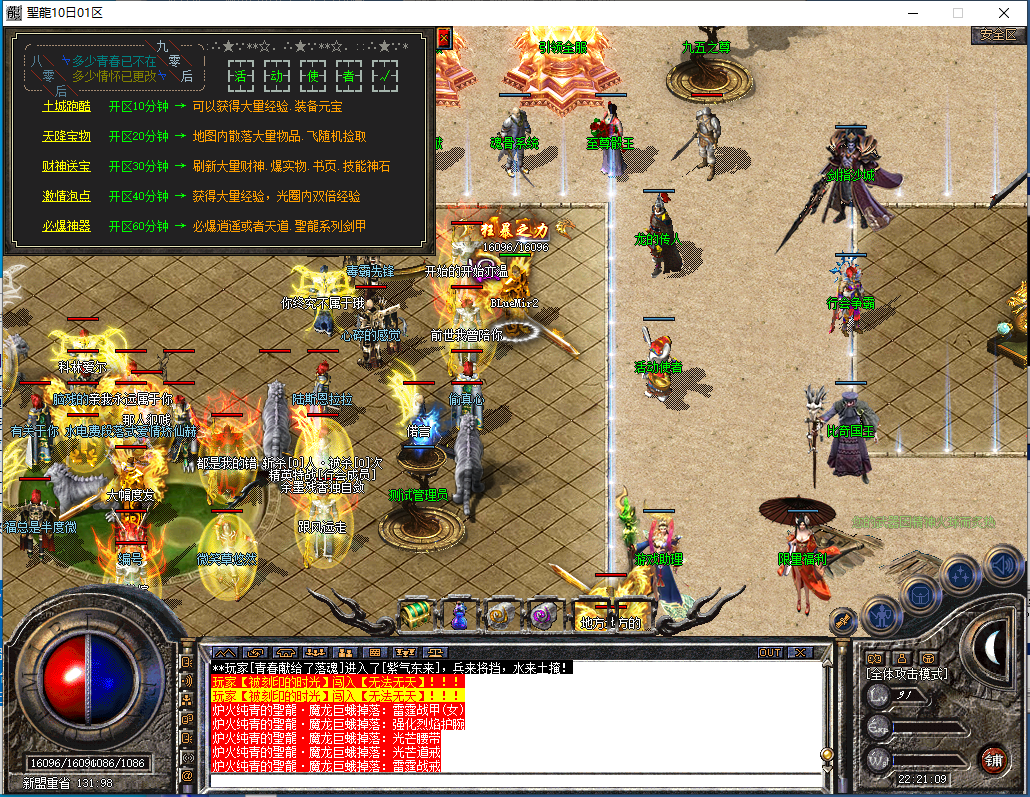Image resolution: width=1030 pixels, height=797 pixels.
Task: Use the blue potion belt slot
Action: point(458,614)
